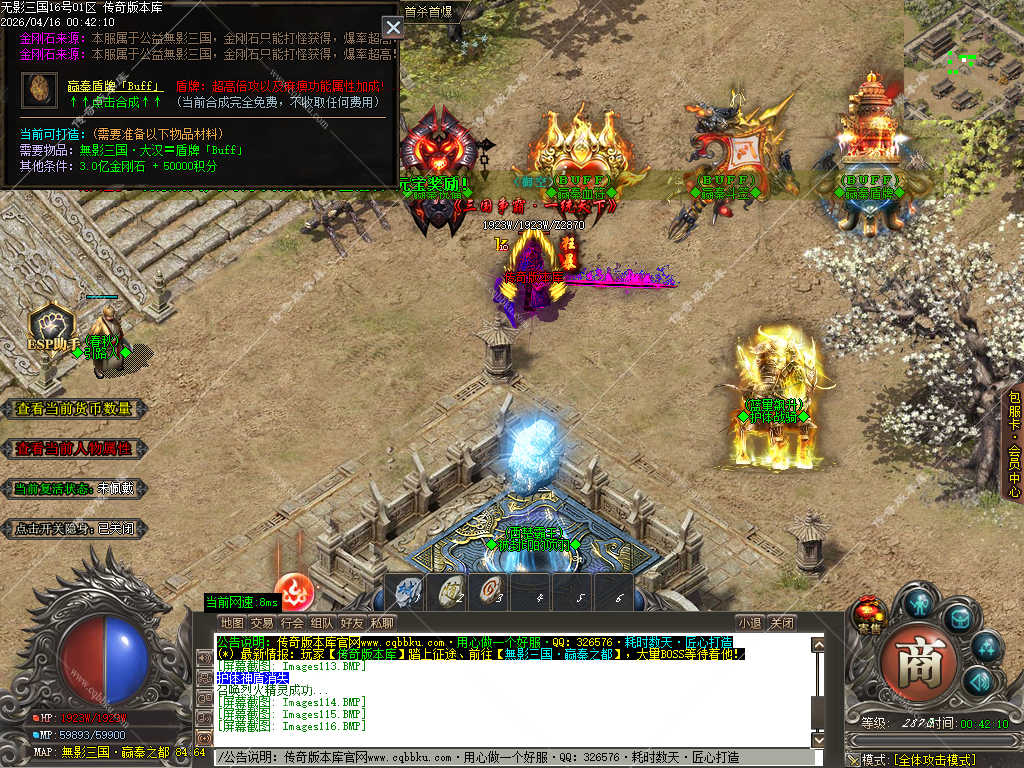1024x768 pixels.
Task: Click the minimap in the corner
Action: [x=963, y=60]
